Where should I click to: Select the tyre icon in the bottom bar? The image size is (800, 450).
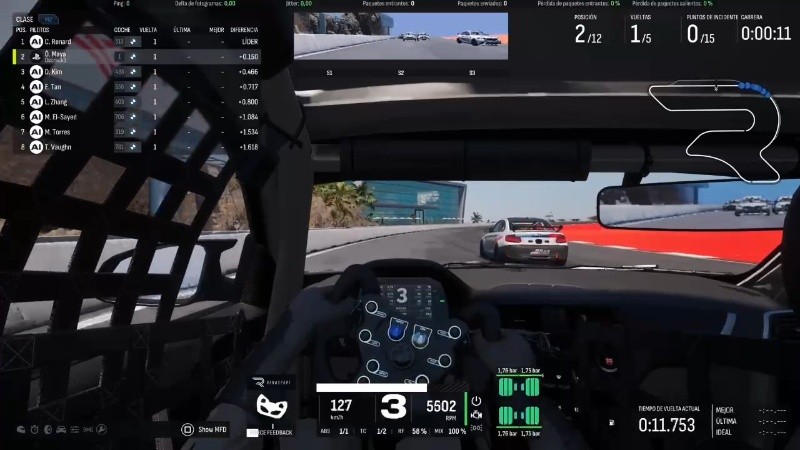coord(47,429)
